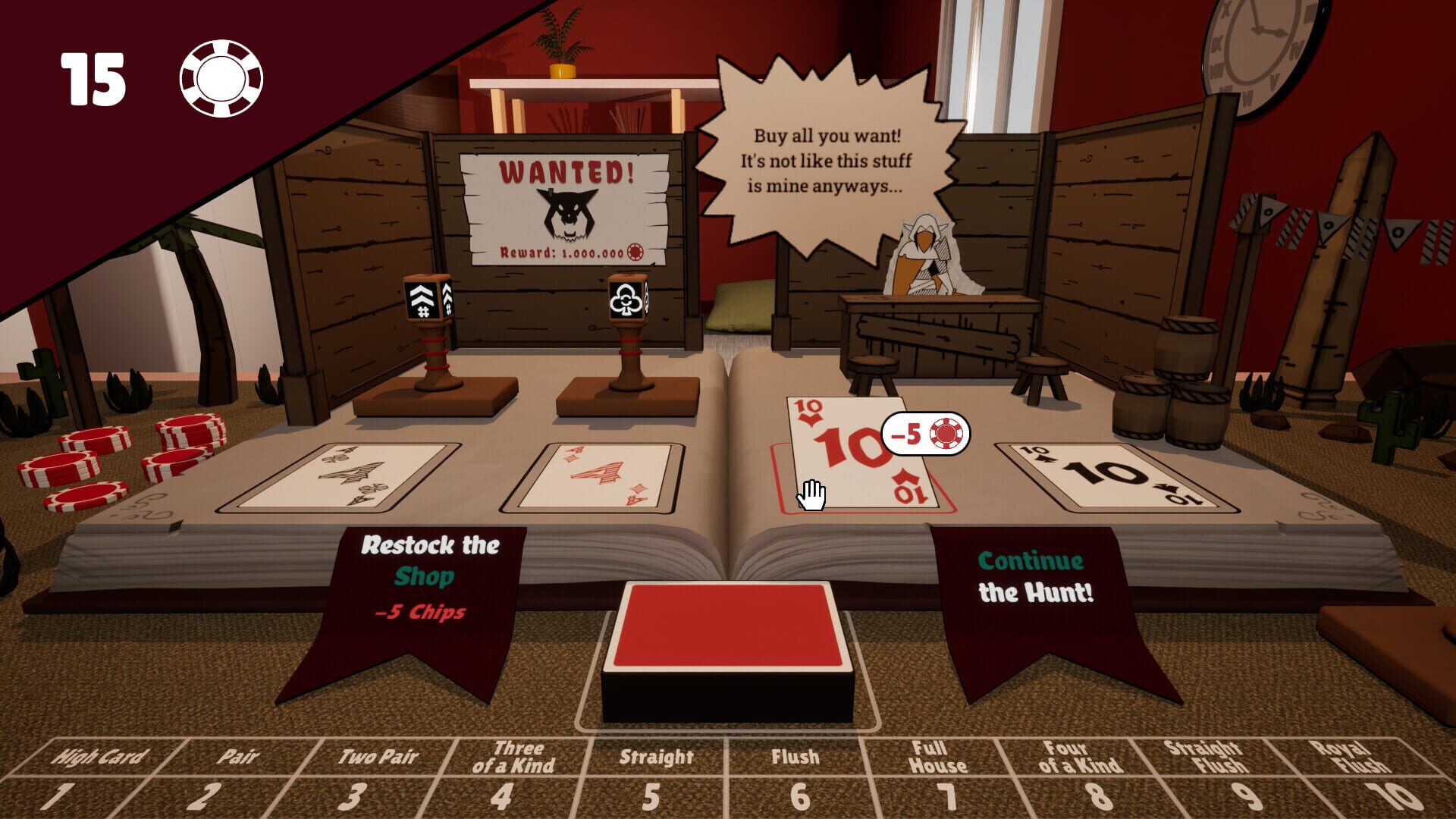Click the -5 chip price tag
The image size is (1456, 819).
pos(924,432)
